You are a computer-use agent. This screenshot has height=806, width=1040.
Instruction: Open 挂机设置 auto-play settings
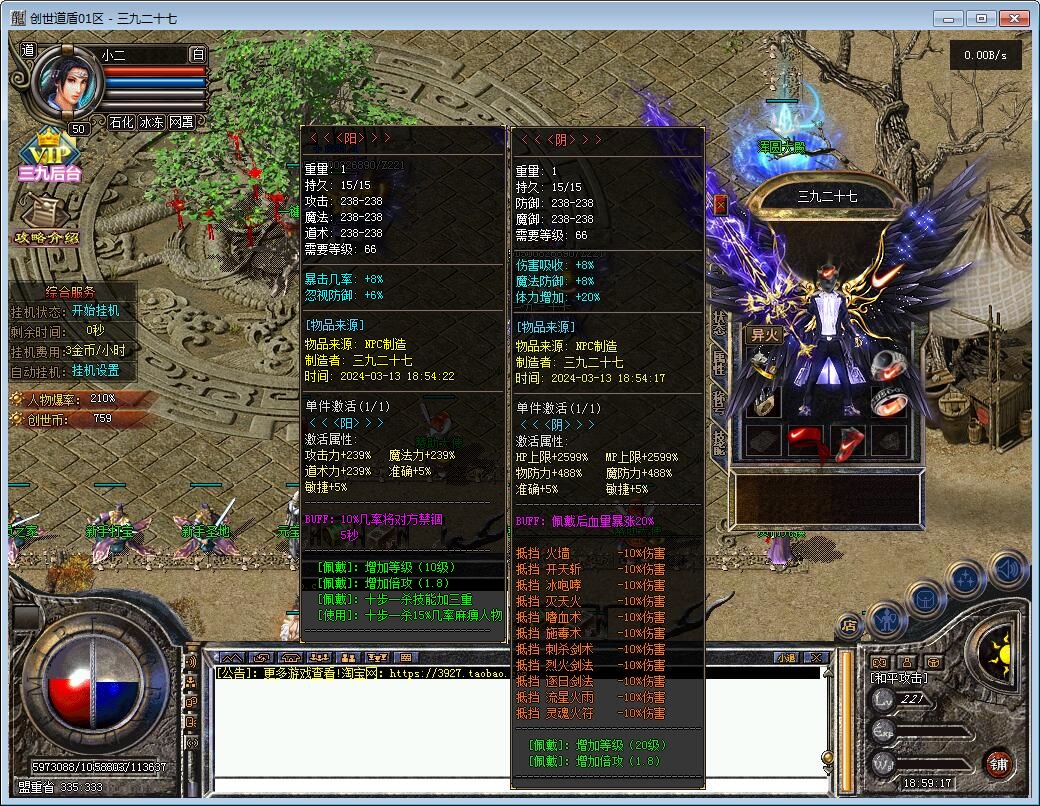95,370
